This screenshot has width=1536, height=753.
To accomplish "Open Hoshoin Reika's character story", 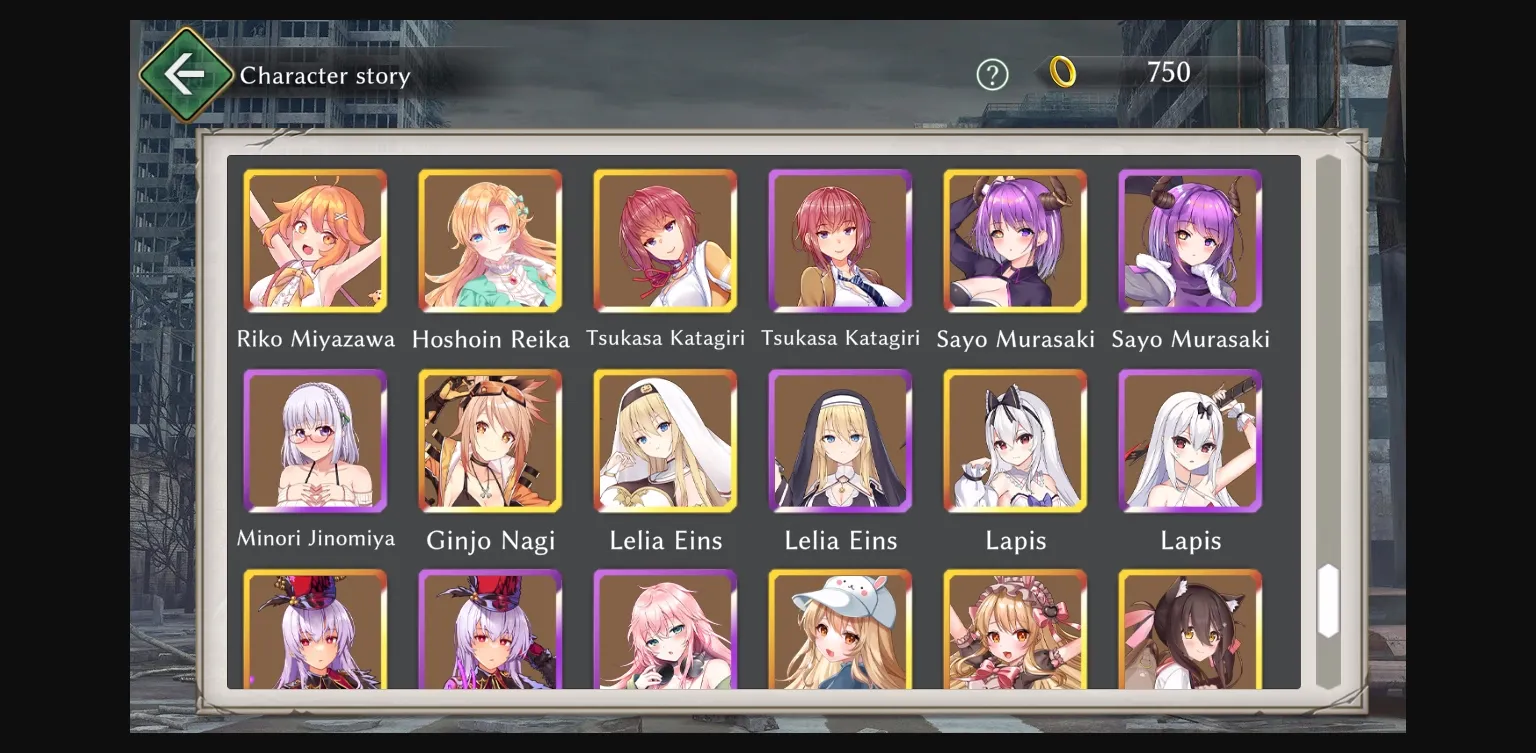I will pos(490,242).
